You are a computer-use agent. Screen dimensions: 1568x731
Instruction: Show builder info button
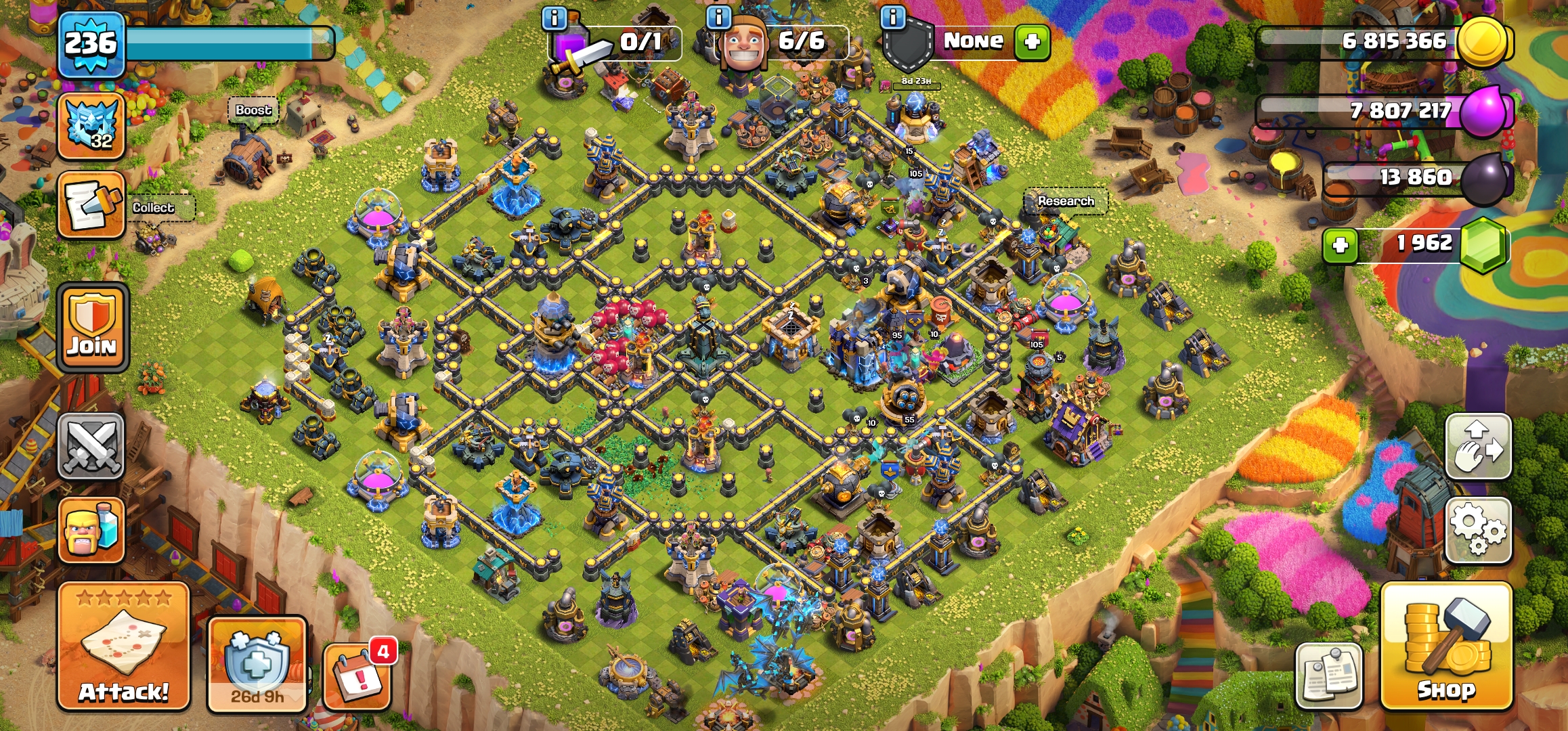719,18
